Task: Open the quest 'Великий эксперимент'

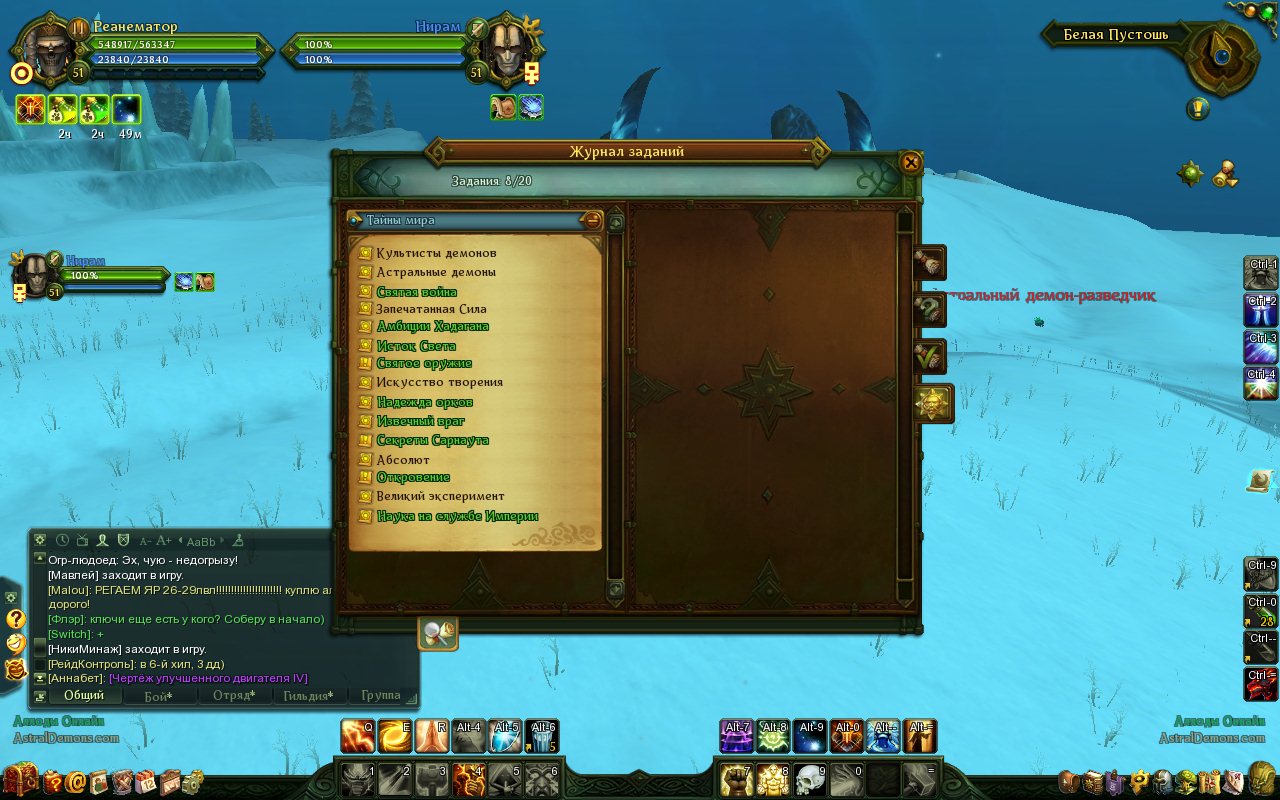Action: pyautogui.click(x=440, y=496)
